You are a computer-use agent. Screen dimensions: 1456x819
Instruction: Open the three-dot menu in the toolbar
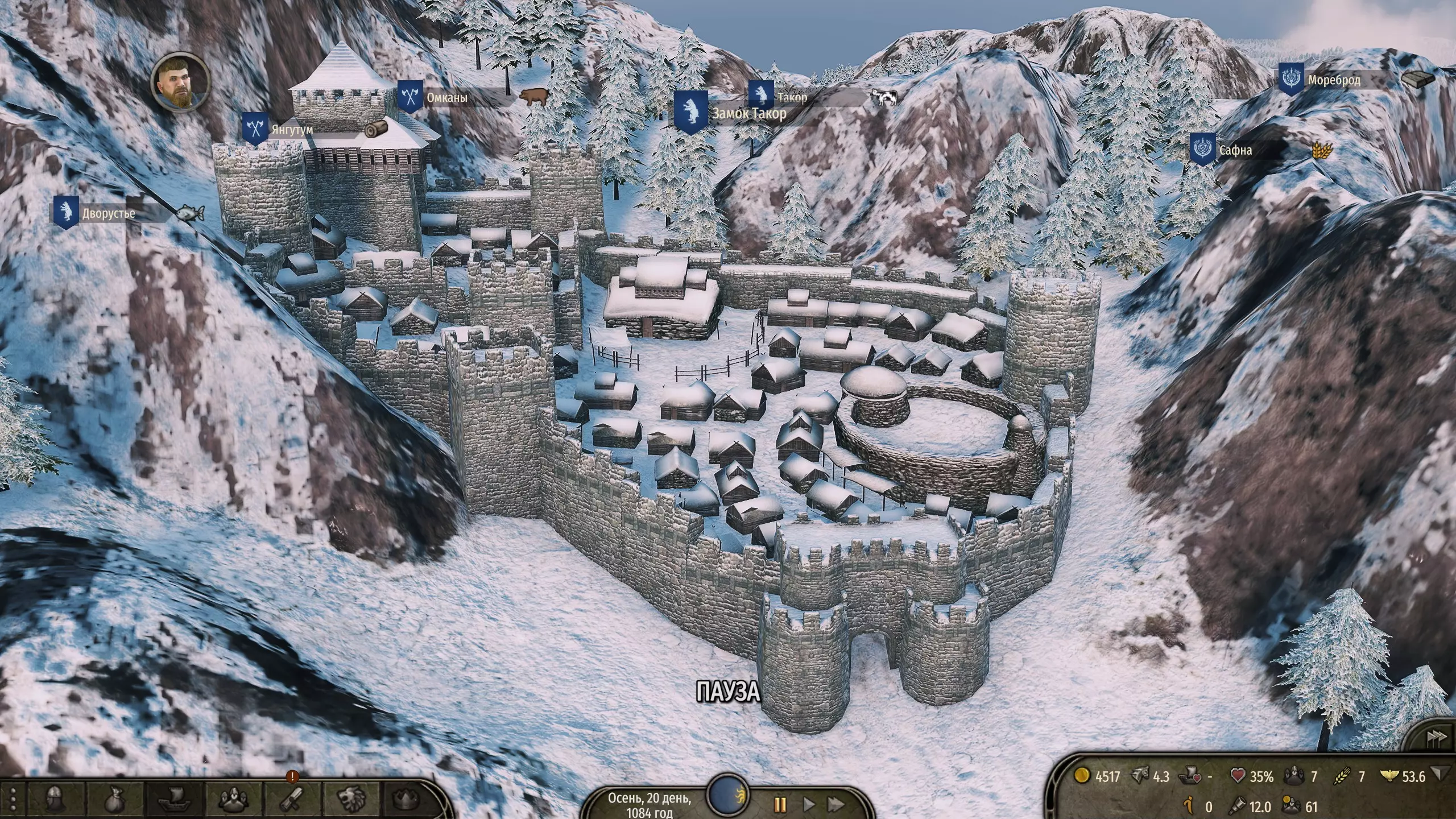pos(13,799)
